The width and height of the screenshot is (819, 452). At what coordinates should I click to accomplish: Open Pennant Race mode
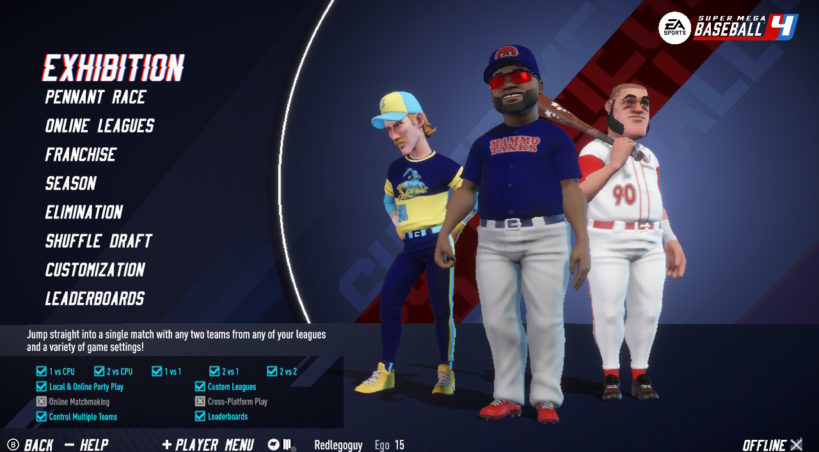point(96,97)
